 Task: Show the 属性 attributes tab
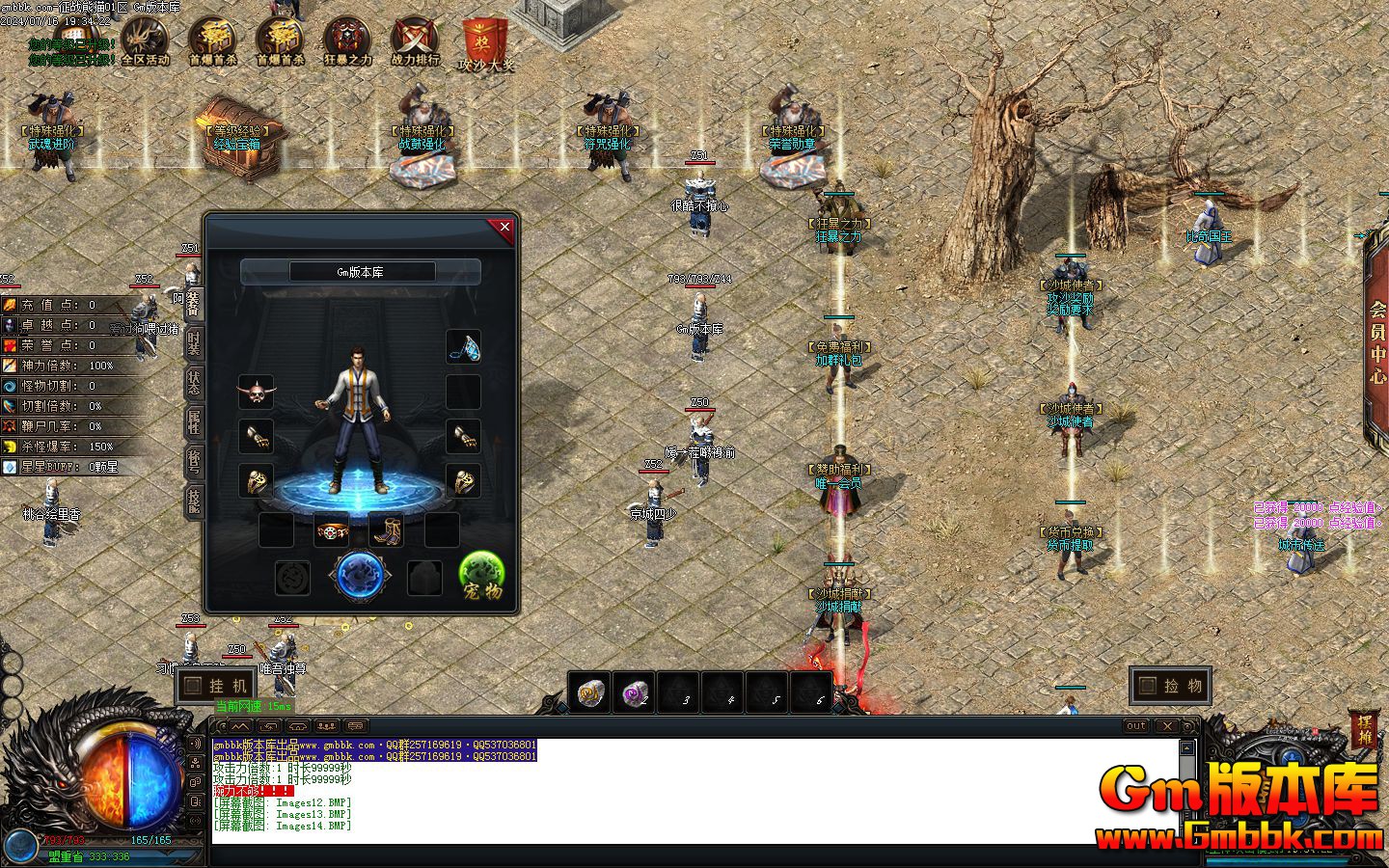pos(194,422)
